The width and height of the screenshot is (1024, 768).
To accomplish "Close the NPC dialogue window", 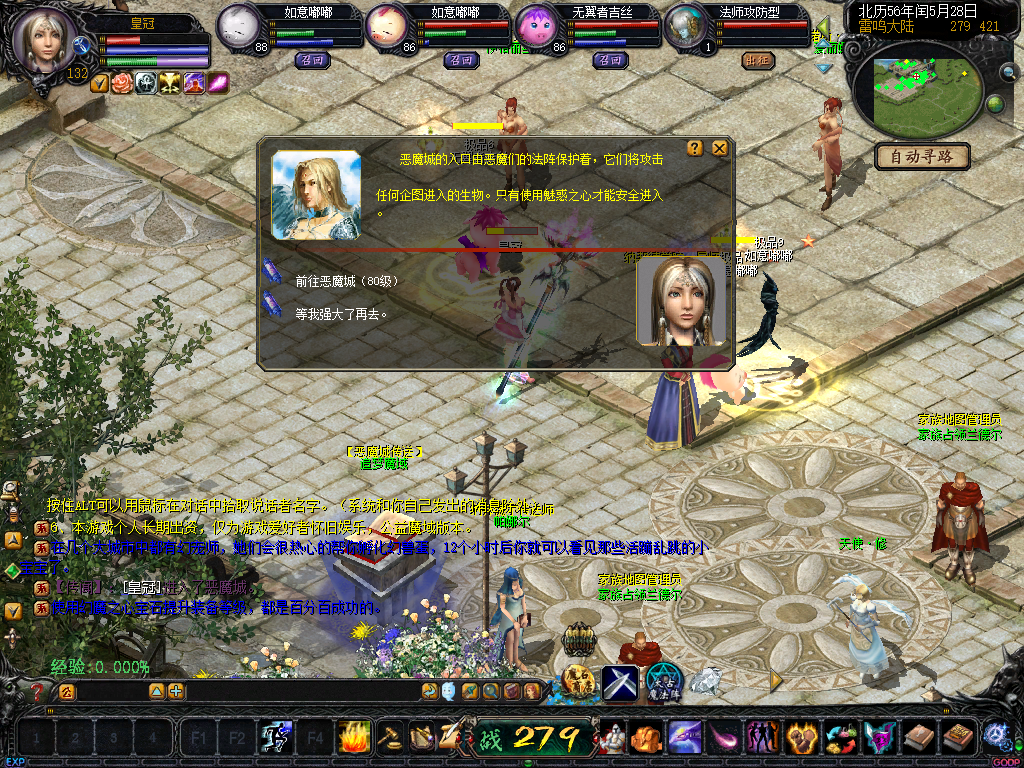I will tap(719, 148).
